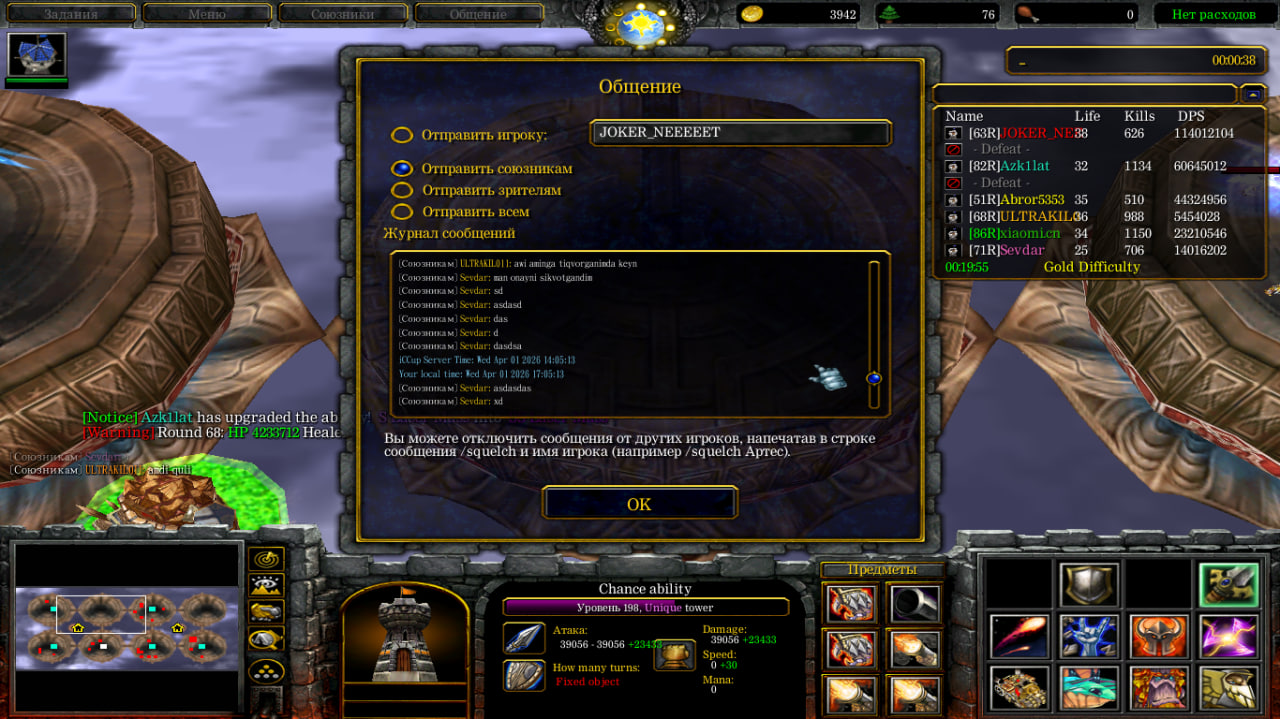Toggle the formation movement button
The width and height of the screenshot is (1280, 719).
[x=266, y=671]
